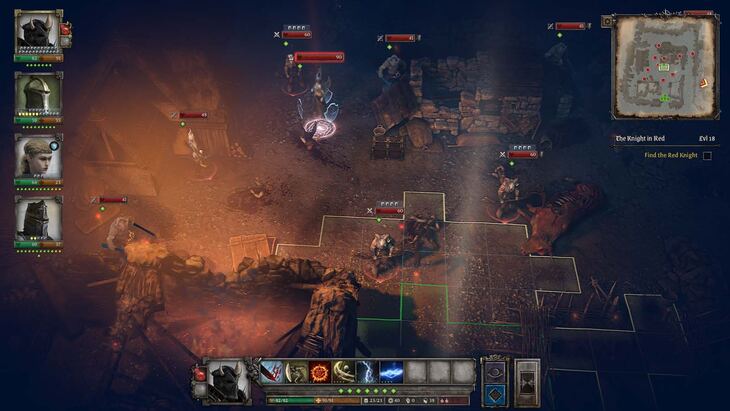
Task: Open The Knight in Red quest entry
Action: pos(641,138)
